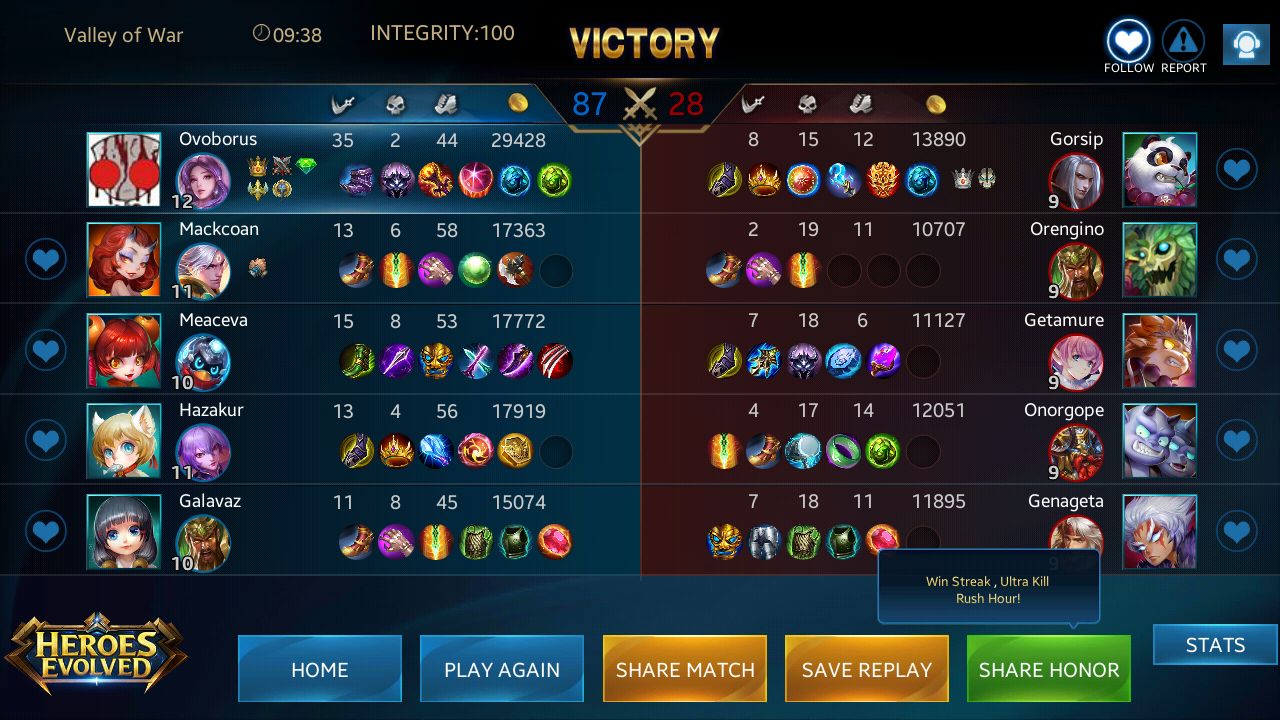The image size is (1280, 720).
Task: Click SAVE REPLAY to store the game
Action: point(866,669)
